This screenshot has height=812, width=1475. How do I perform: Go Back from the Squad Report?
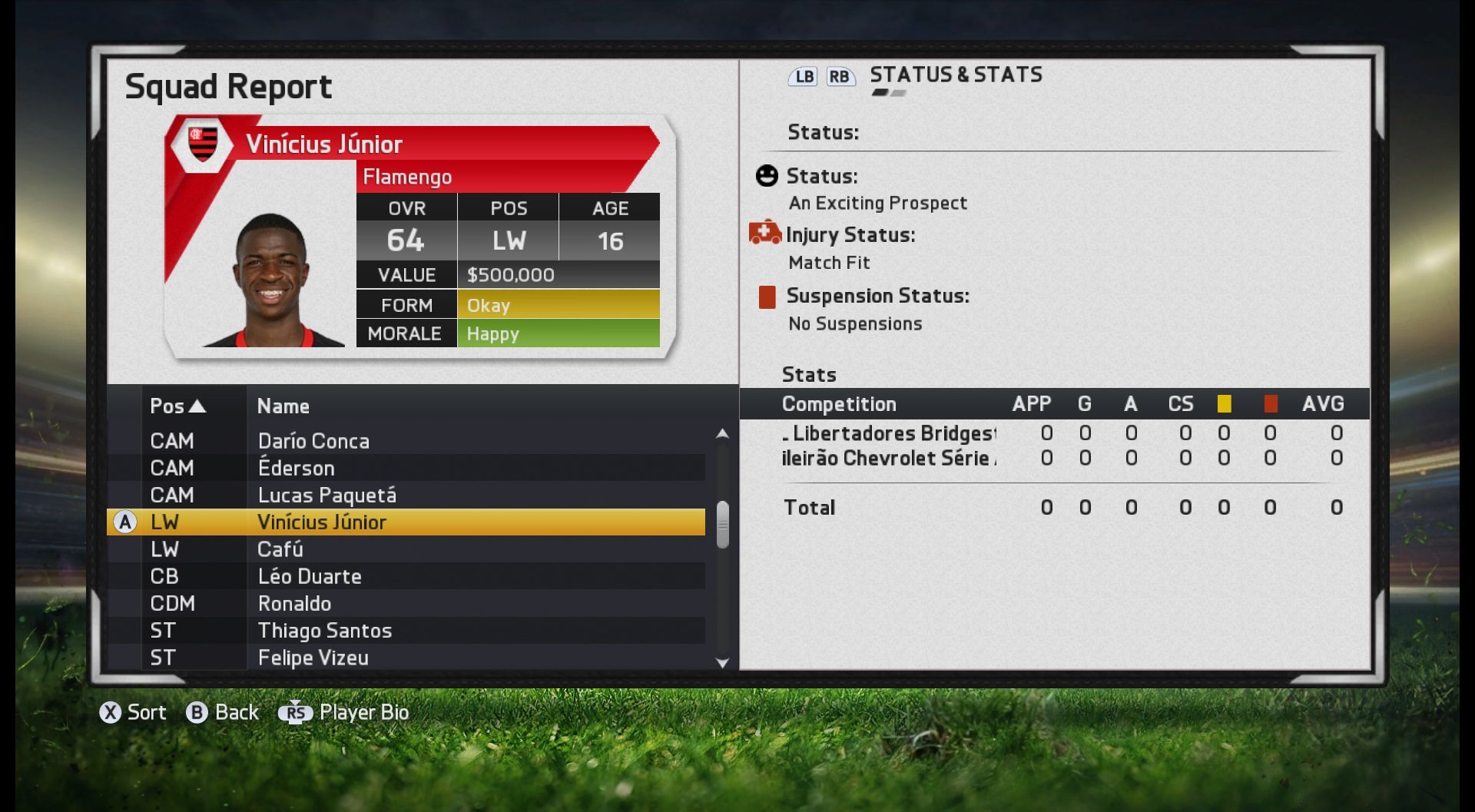[x=223, y=713]
